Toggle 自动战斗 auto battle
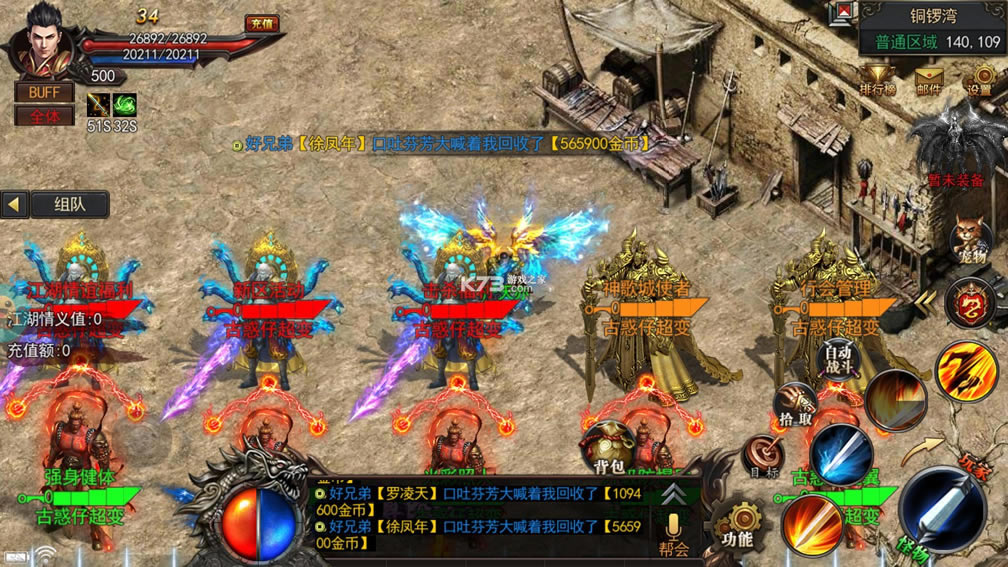Viewport: 1008px width, 567px height. point(838,358)
